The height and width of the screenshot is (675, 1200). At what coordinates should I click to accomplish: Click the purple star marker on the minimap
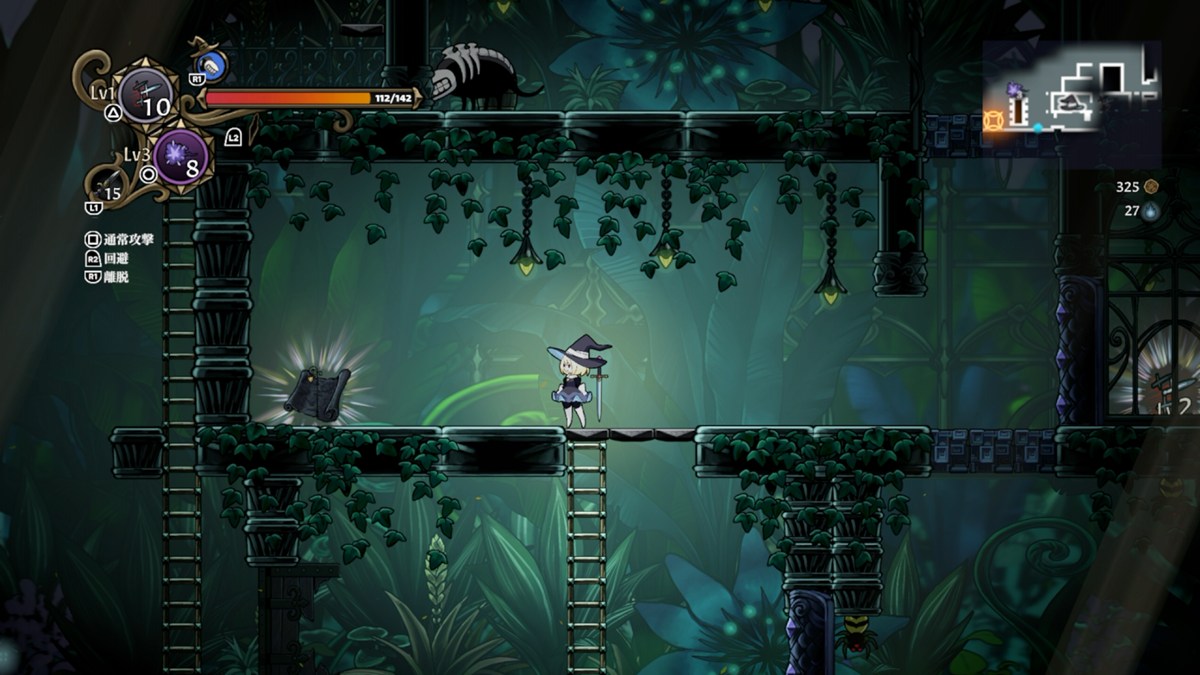coord(1016,90)
